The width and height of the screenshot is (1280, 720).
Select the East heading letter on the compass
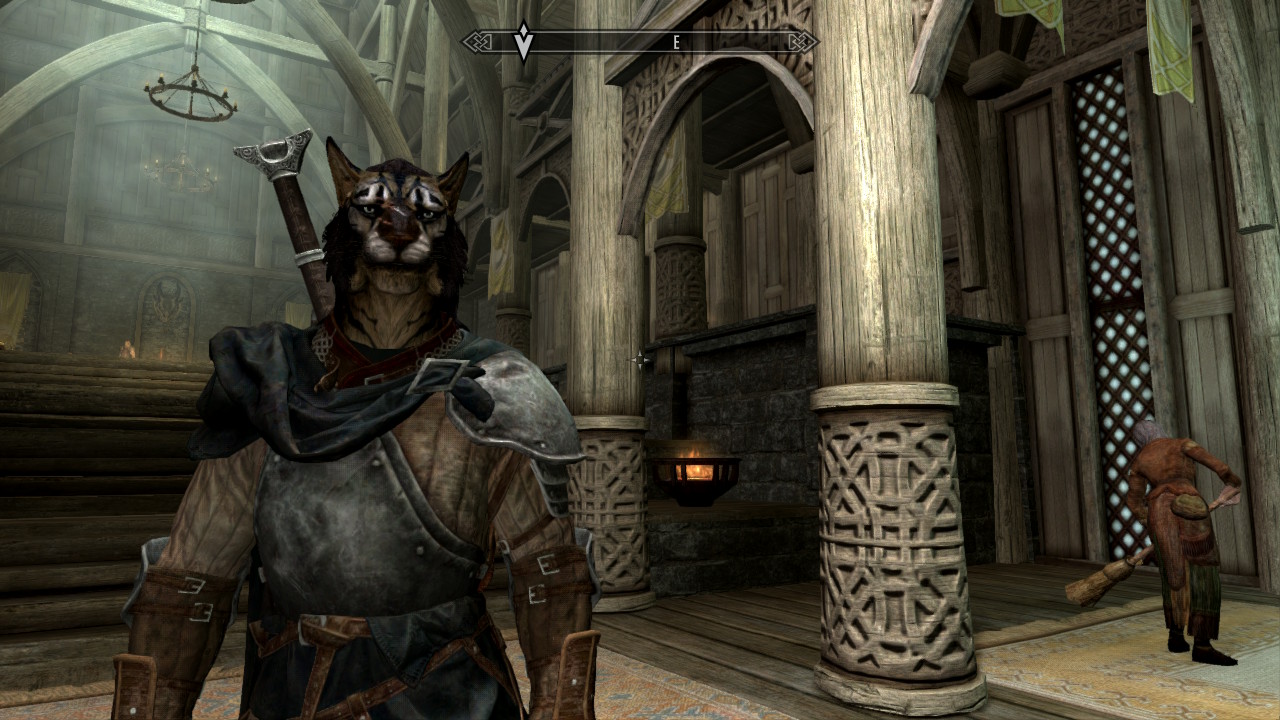[677, 42]
